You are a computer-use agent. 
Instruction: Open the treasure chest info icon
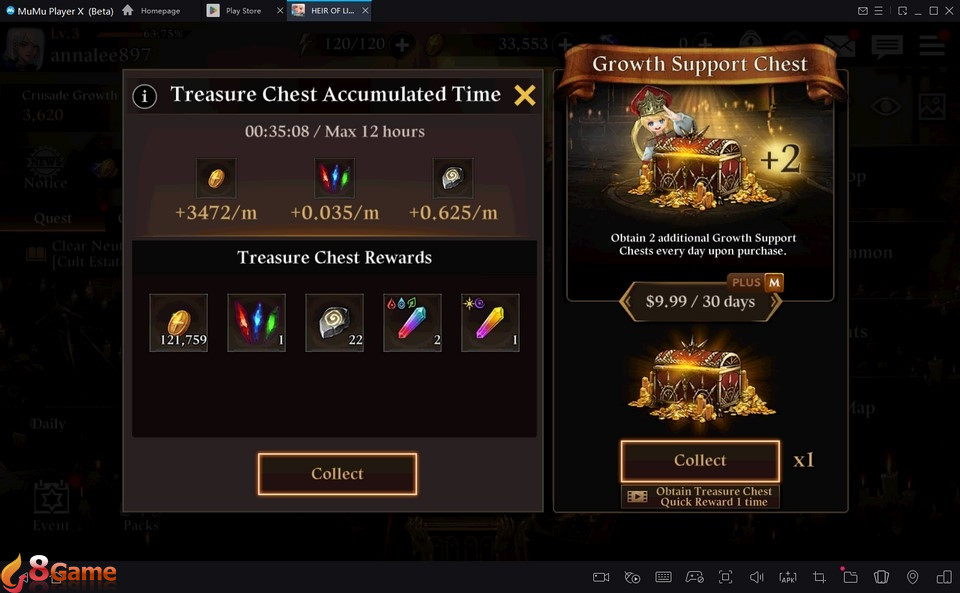coord(145,96)
